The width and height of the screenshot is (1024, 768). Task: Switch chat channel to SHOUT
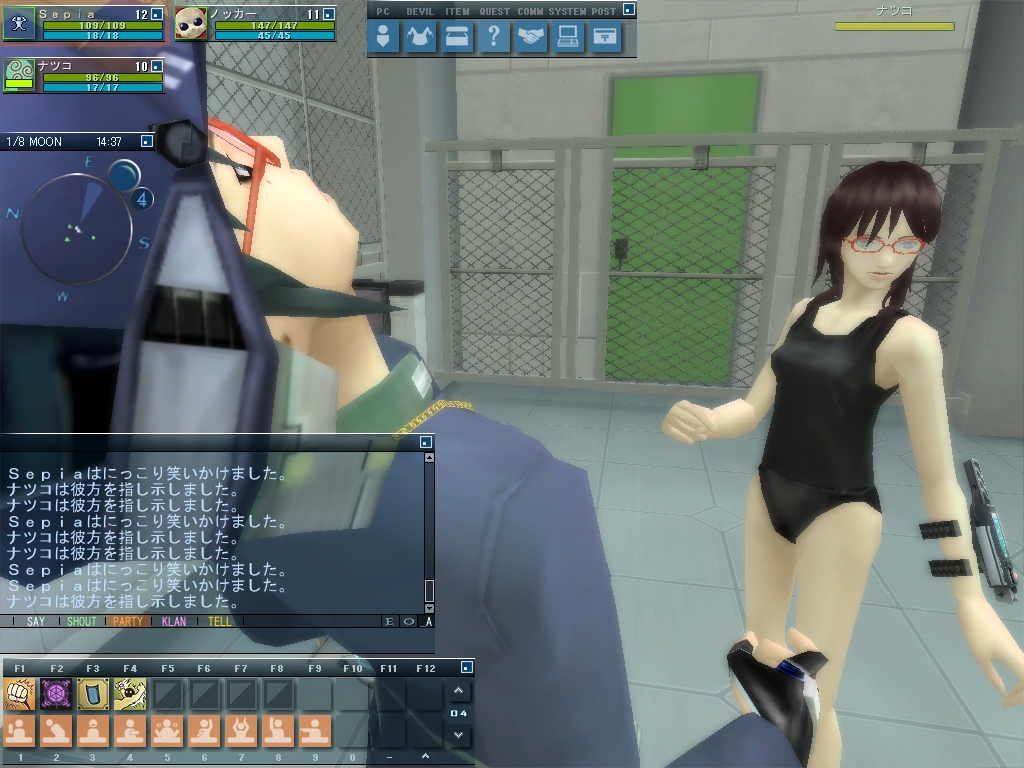(x=82, y=621)
